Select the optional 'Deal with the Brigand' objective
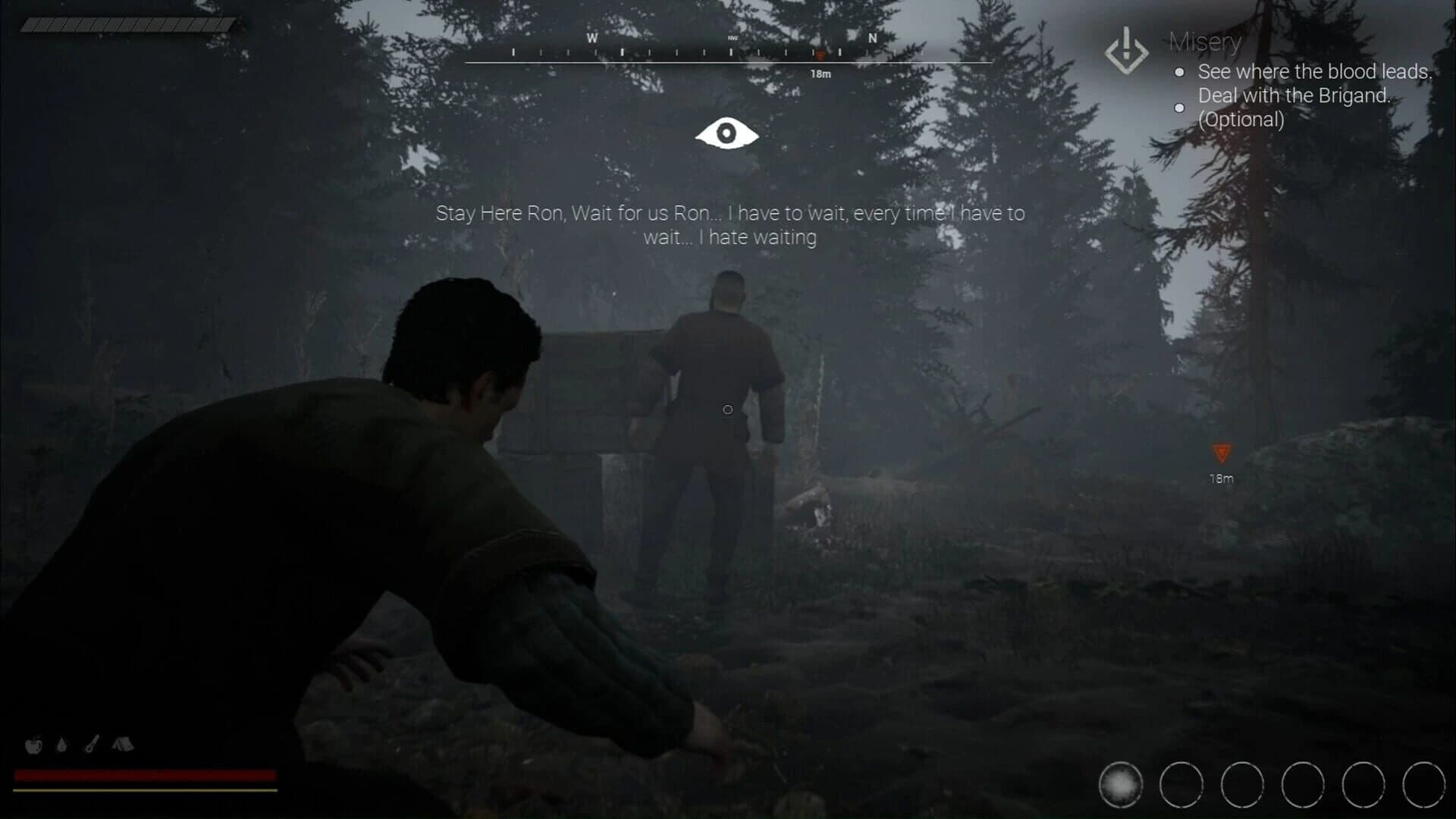The image size is (1456, 819). (1294, 107)
